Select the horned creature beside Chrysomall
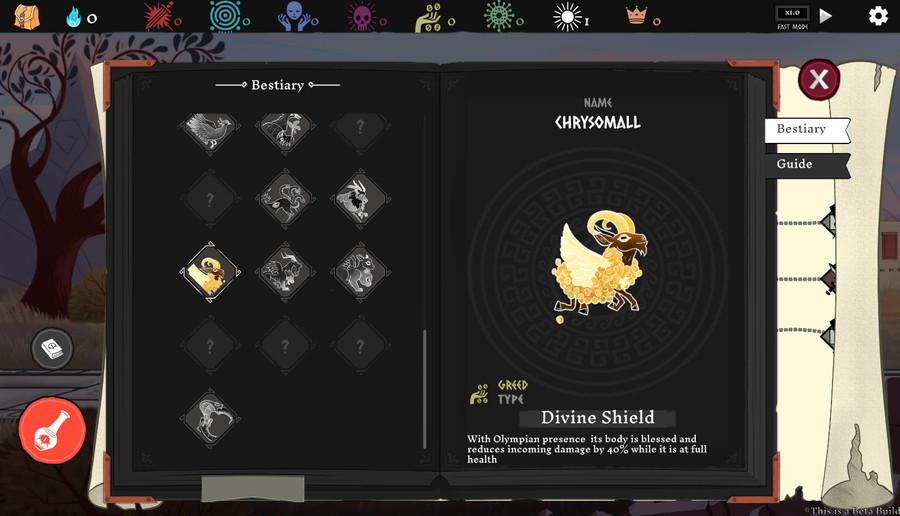The width and height of the screenshot is (900, 516). click(285, 272)
